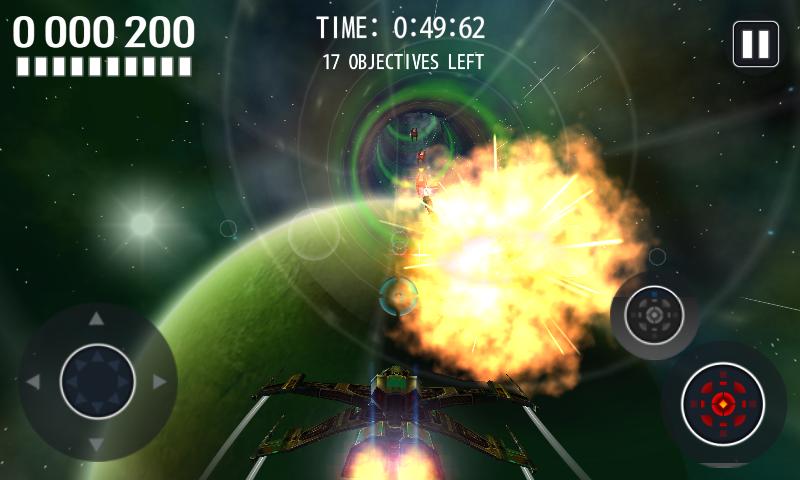The image size is (800, 480).
Task: Steer up with the joystick's up arrow
Action: point(97,320)
